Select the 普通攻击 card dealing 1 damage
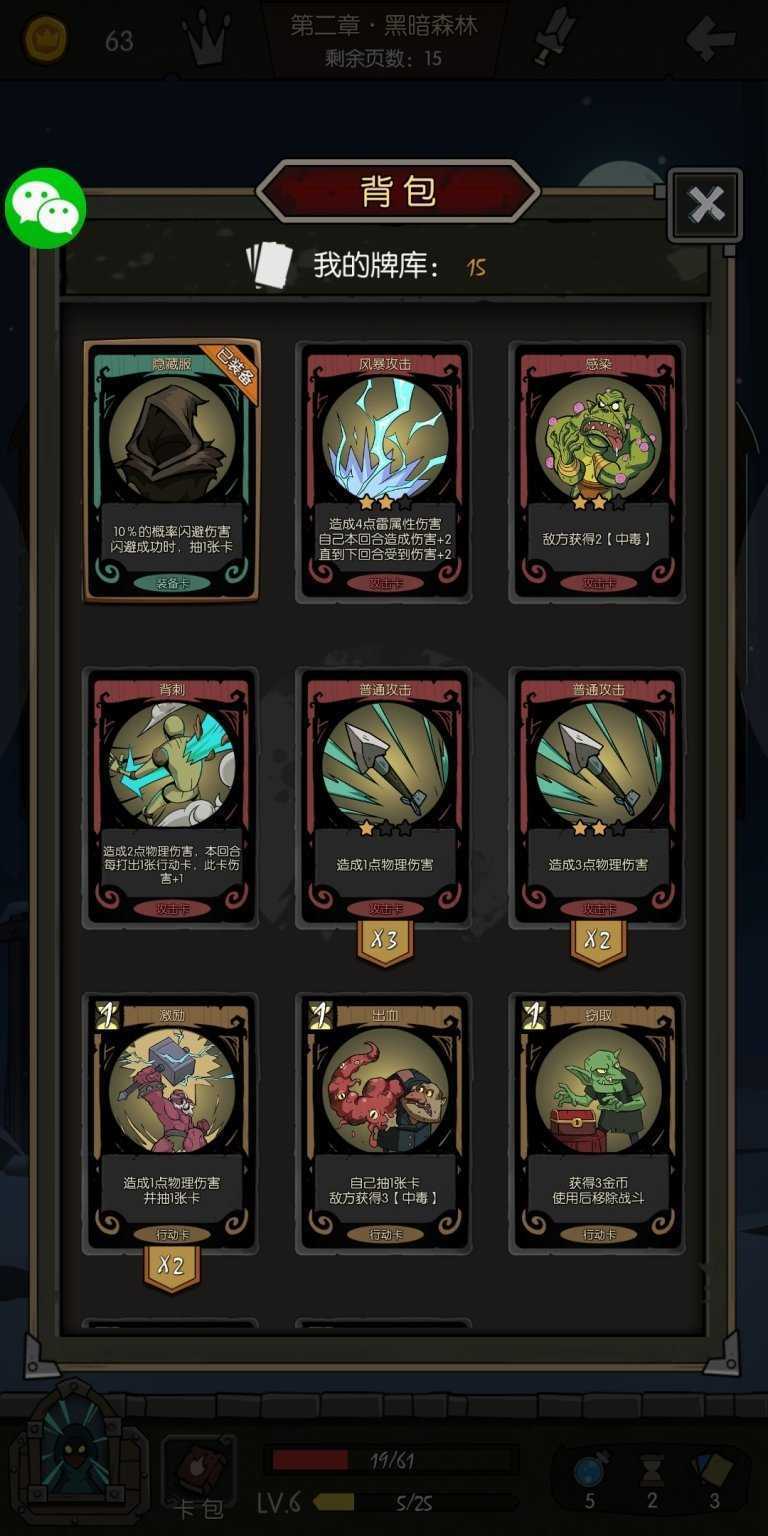Viewport: 768px width, 1536px height. pyautogui.click(x=385, y=796)
